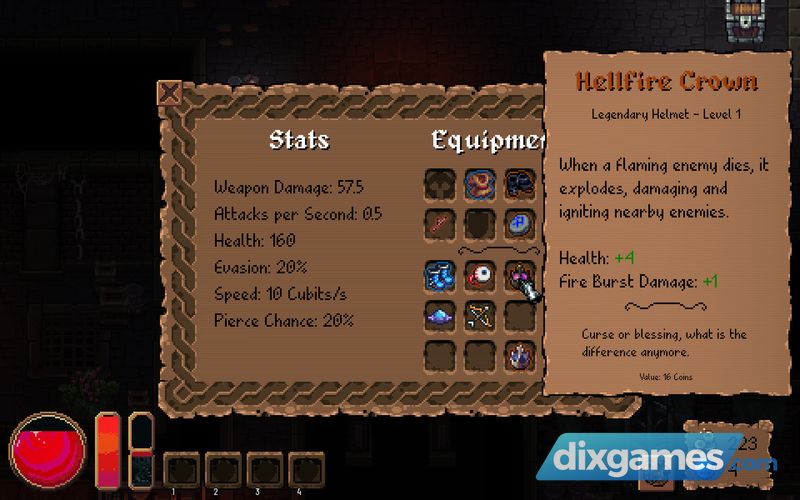Click hotbar slot number 1
Viewport: 800px width, 500px height.
[x=181, y=471]
